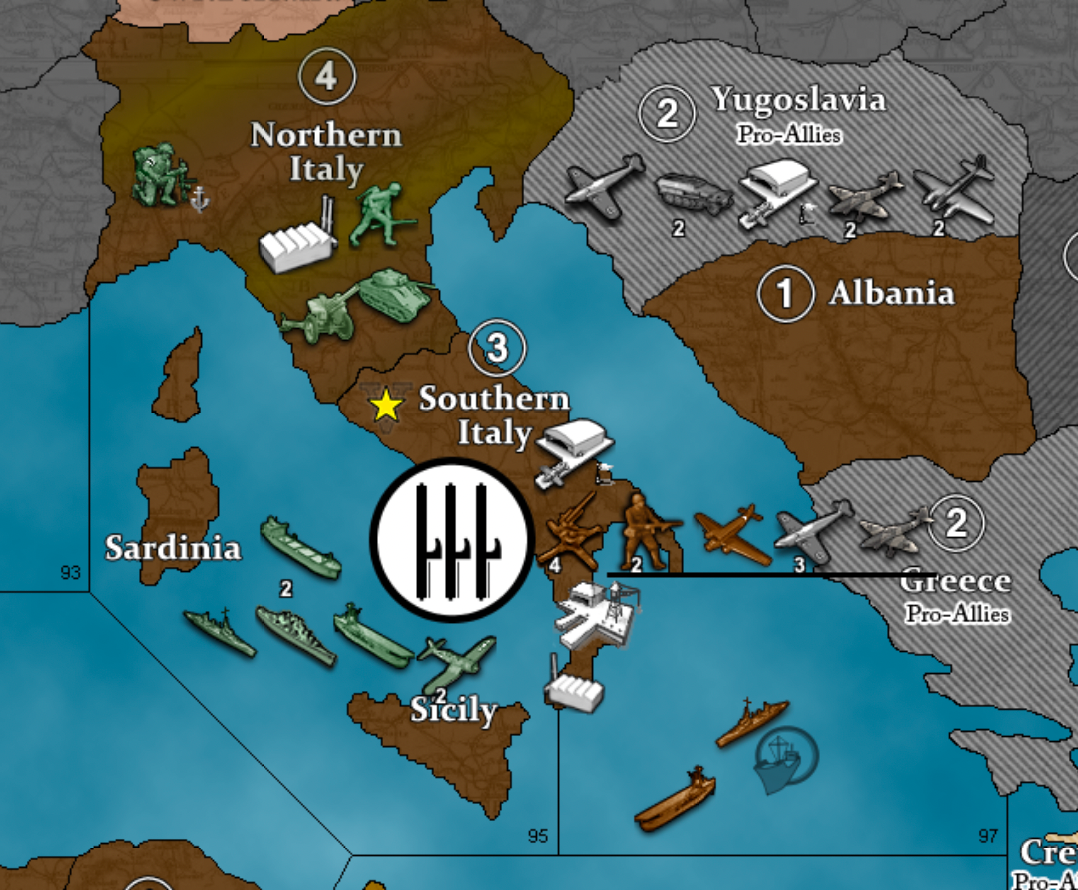Select the brown bomber in Southern Italy
This screenshot has width=1078, height=890.
click(732, 533)
